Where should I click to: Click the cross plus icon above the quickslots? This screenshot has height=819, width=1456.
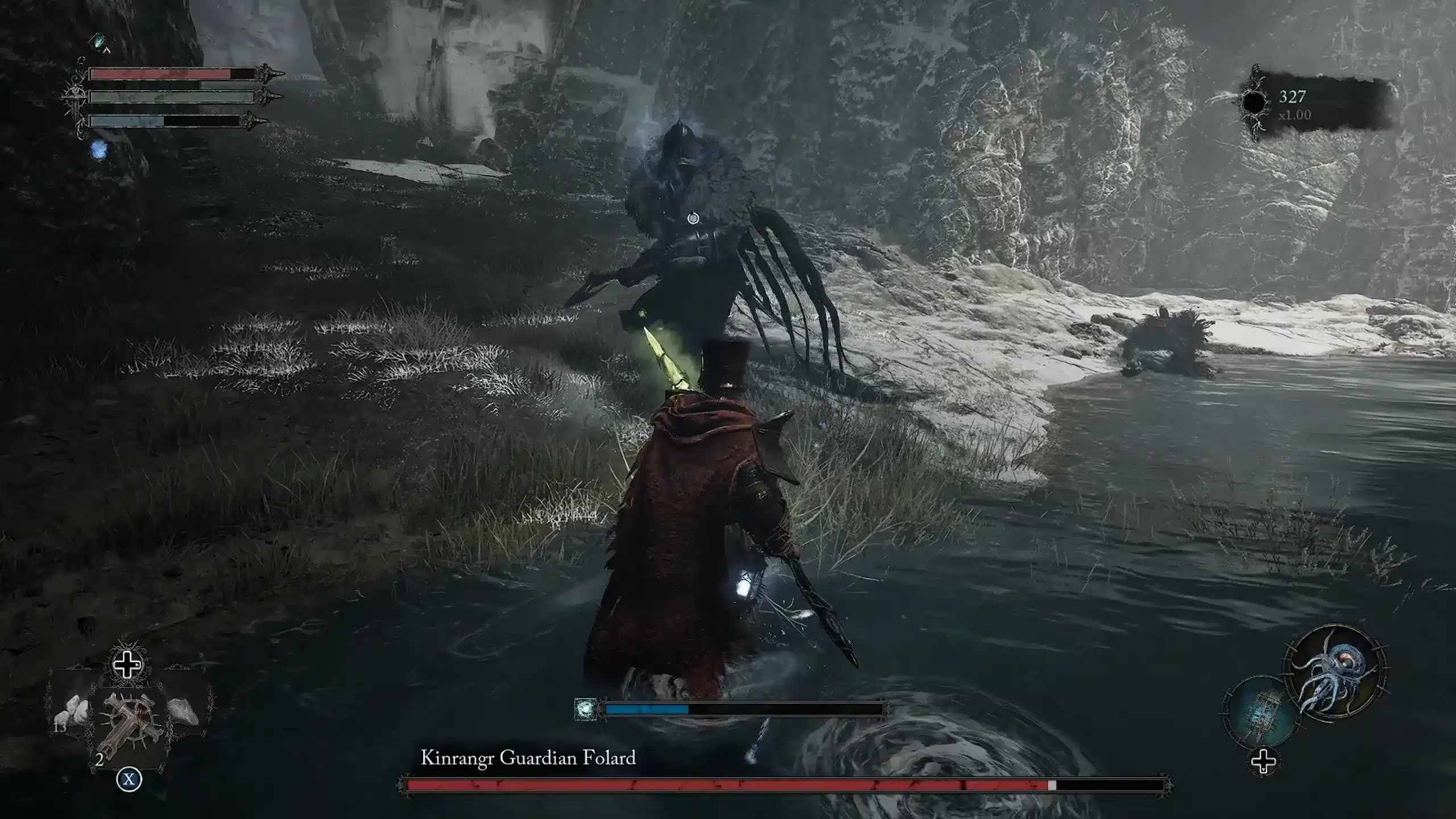pyautogui.click(x=127, y=665)
